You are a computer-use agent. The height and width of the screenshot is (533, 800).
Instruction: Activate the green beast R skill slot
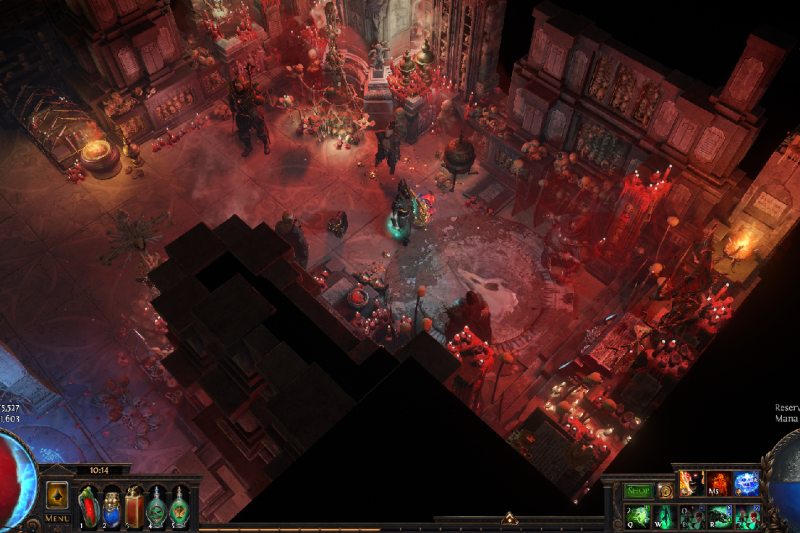point(719,516)
